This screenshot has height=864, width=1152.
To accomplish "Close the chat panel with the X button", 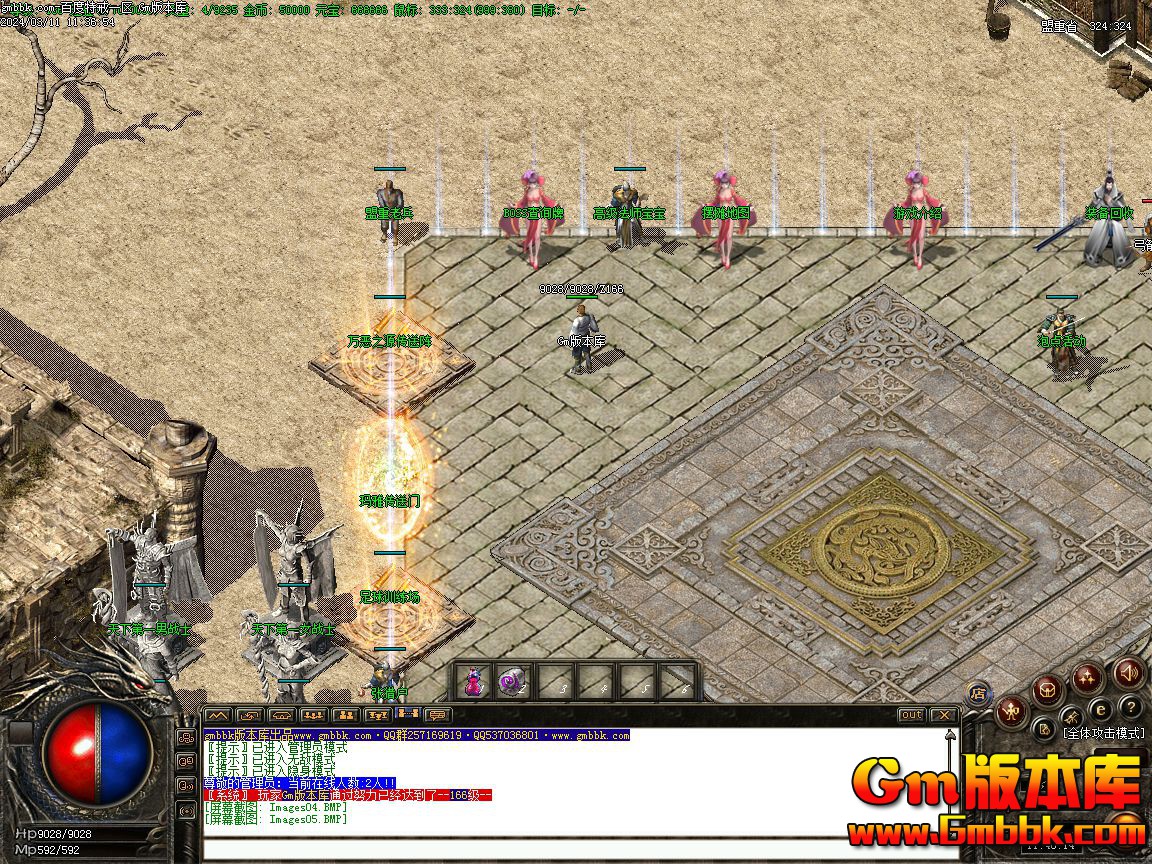I will click(943, 715).
